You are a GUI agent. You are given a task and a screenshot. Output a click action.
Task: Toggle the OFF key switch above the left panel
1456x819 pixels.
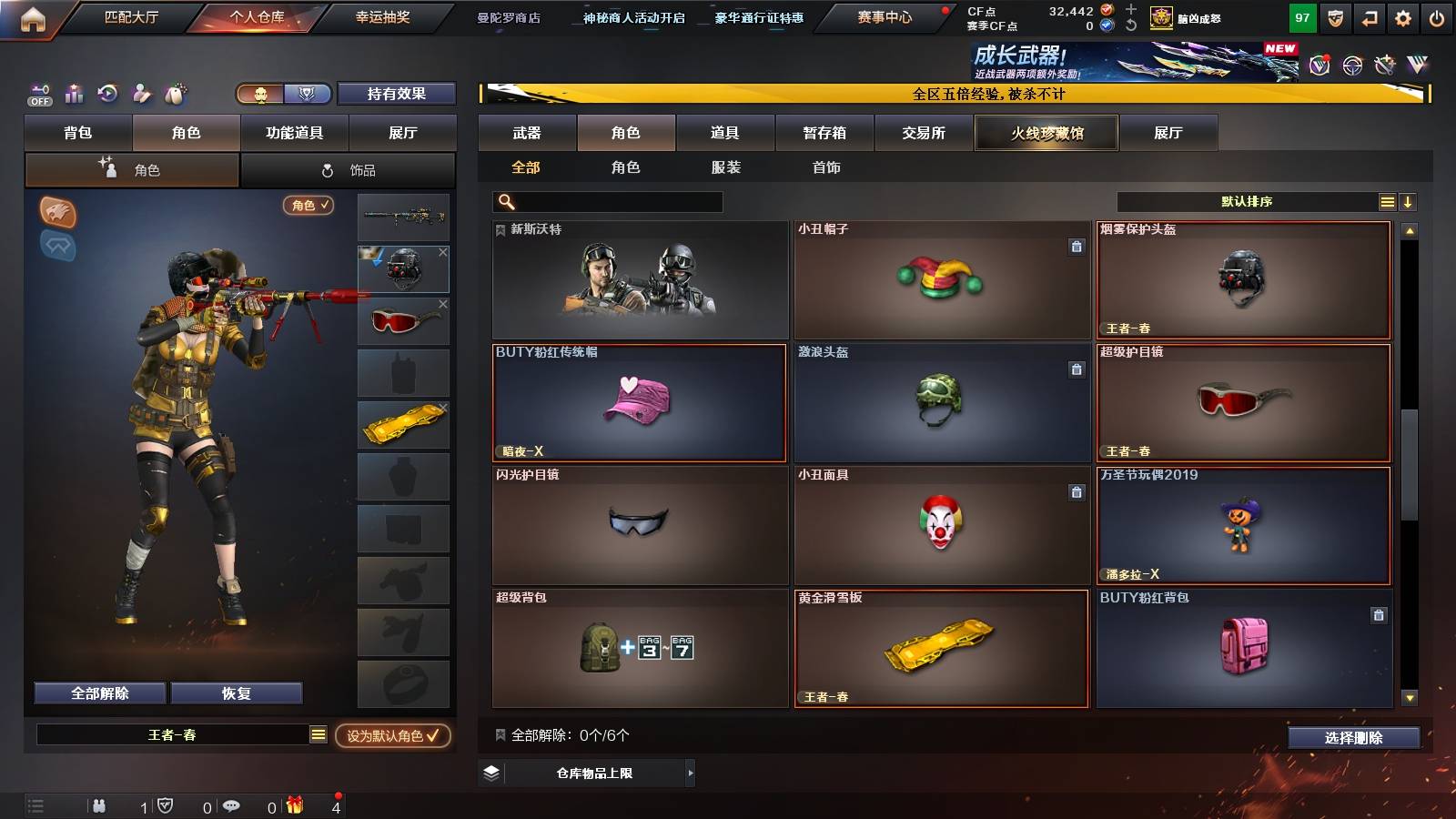[x=39, y=92]
